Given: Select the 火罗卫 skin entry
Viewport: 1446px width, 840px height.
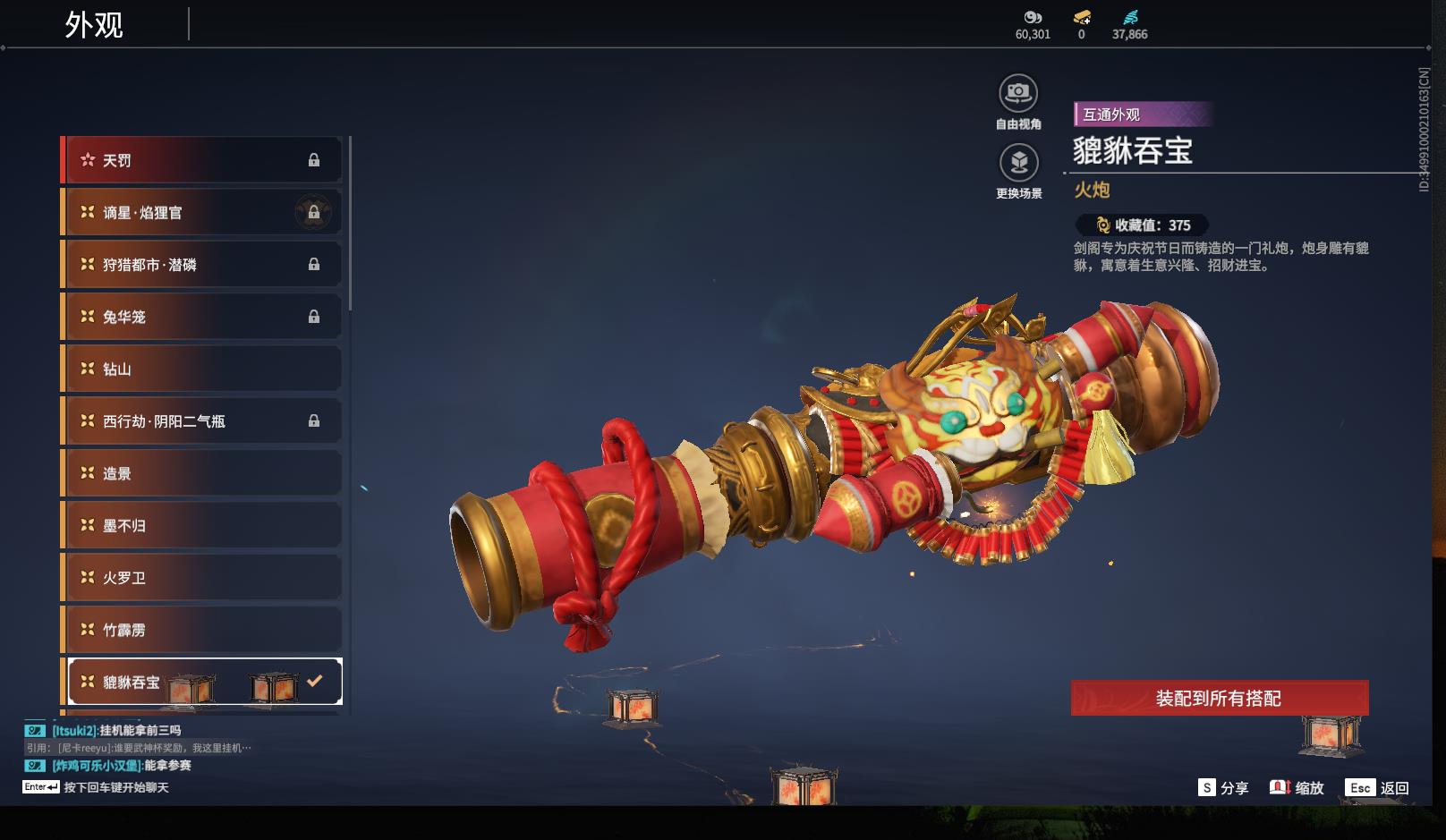Looking at the screenshot, I should [x=203, y=577].
